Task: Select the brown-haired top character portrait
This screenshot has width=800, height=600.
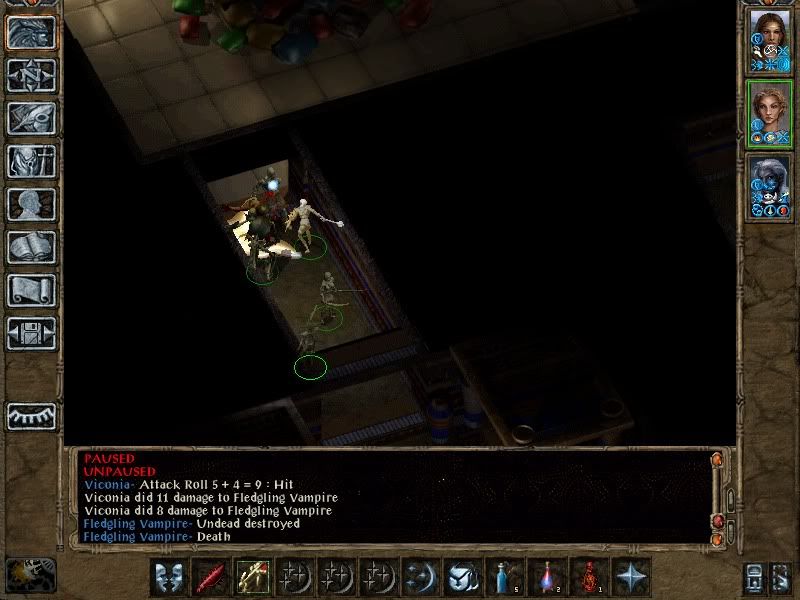Action: click(x=769, y=41)
